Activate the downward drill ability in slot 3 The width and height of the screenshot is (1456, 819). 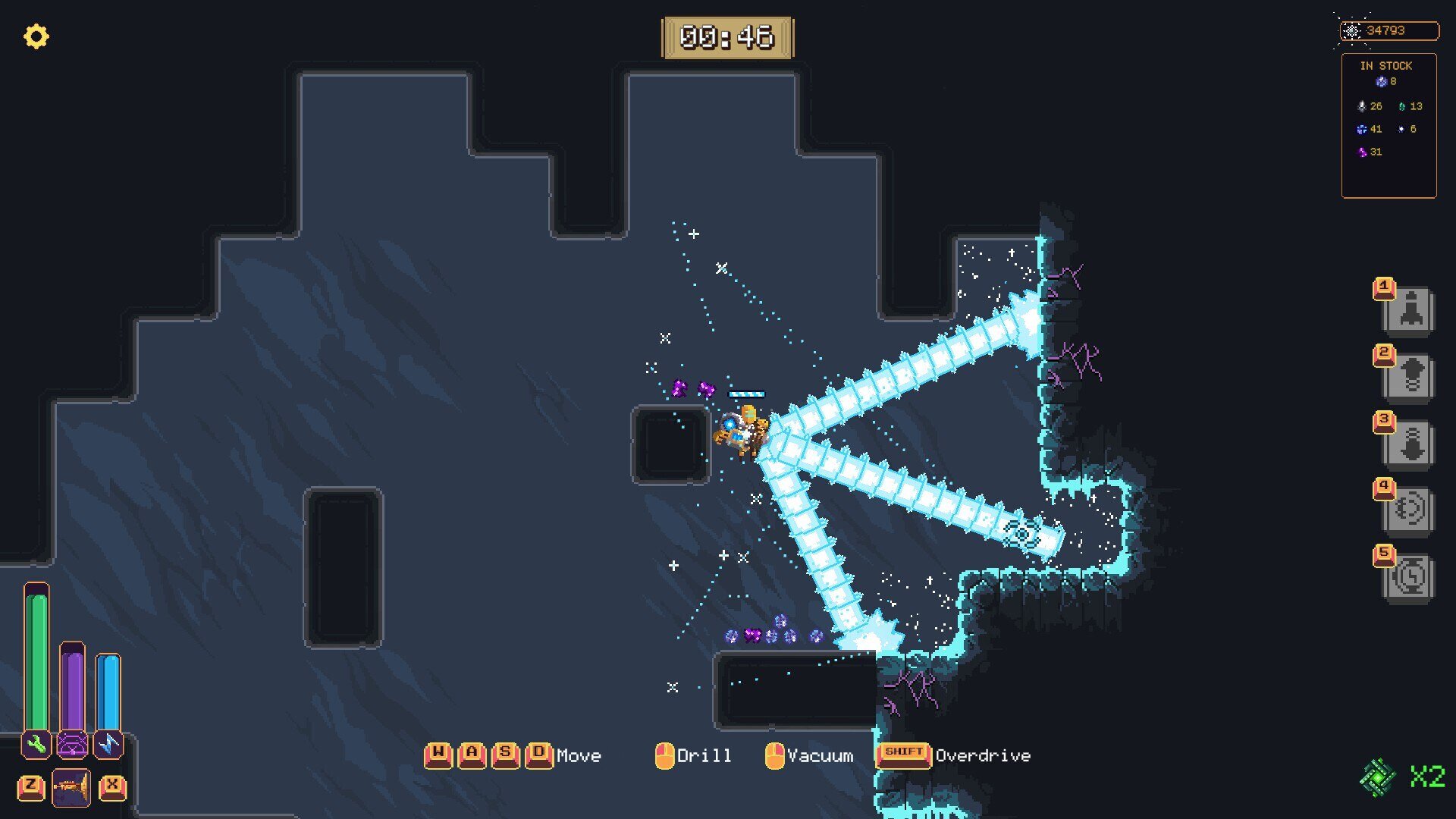(x=1410, y=444)
